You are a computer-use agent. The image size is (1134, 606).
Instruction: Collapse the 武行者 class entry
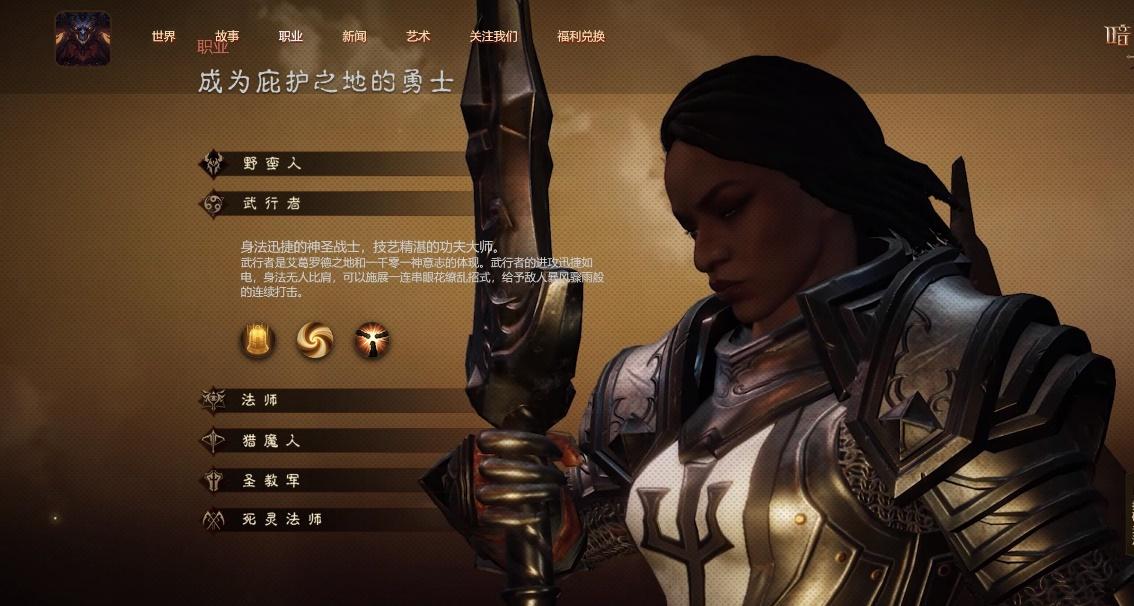pos(272,204)
